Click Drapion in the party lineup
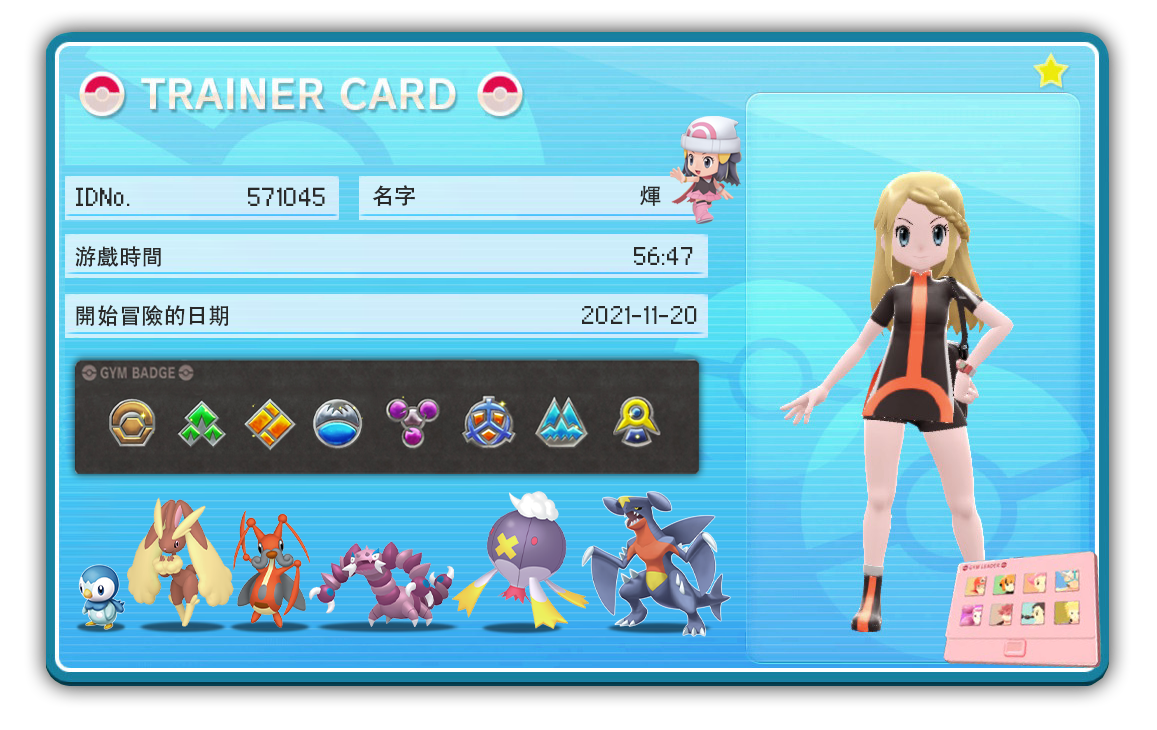This screenshot has height=730, width=1157. [382, 587]
